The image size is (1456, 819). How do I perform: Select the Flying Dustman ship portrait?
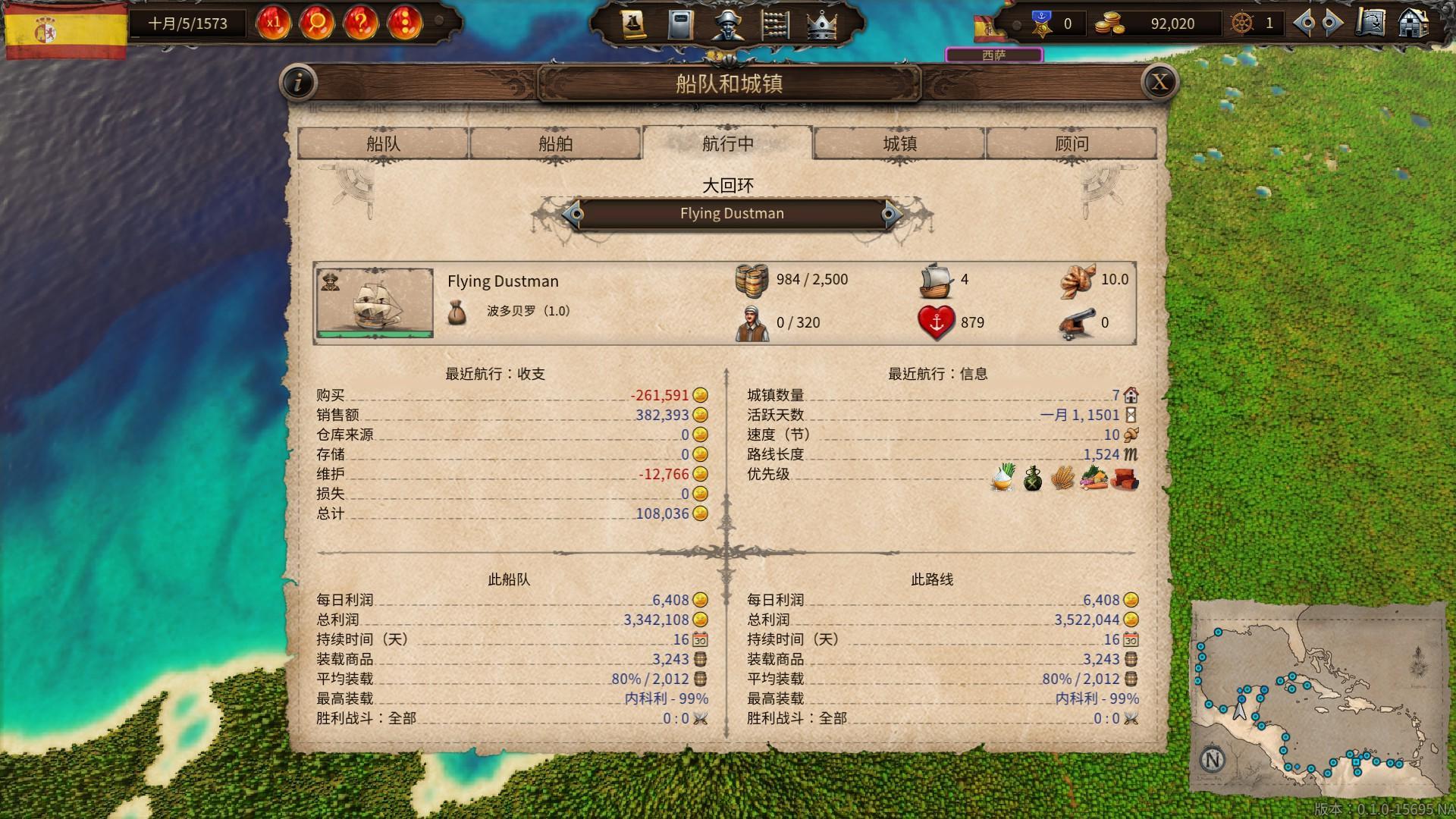point(375,303)
